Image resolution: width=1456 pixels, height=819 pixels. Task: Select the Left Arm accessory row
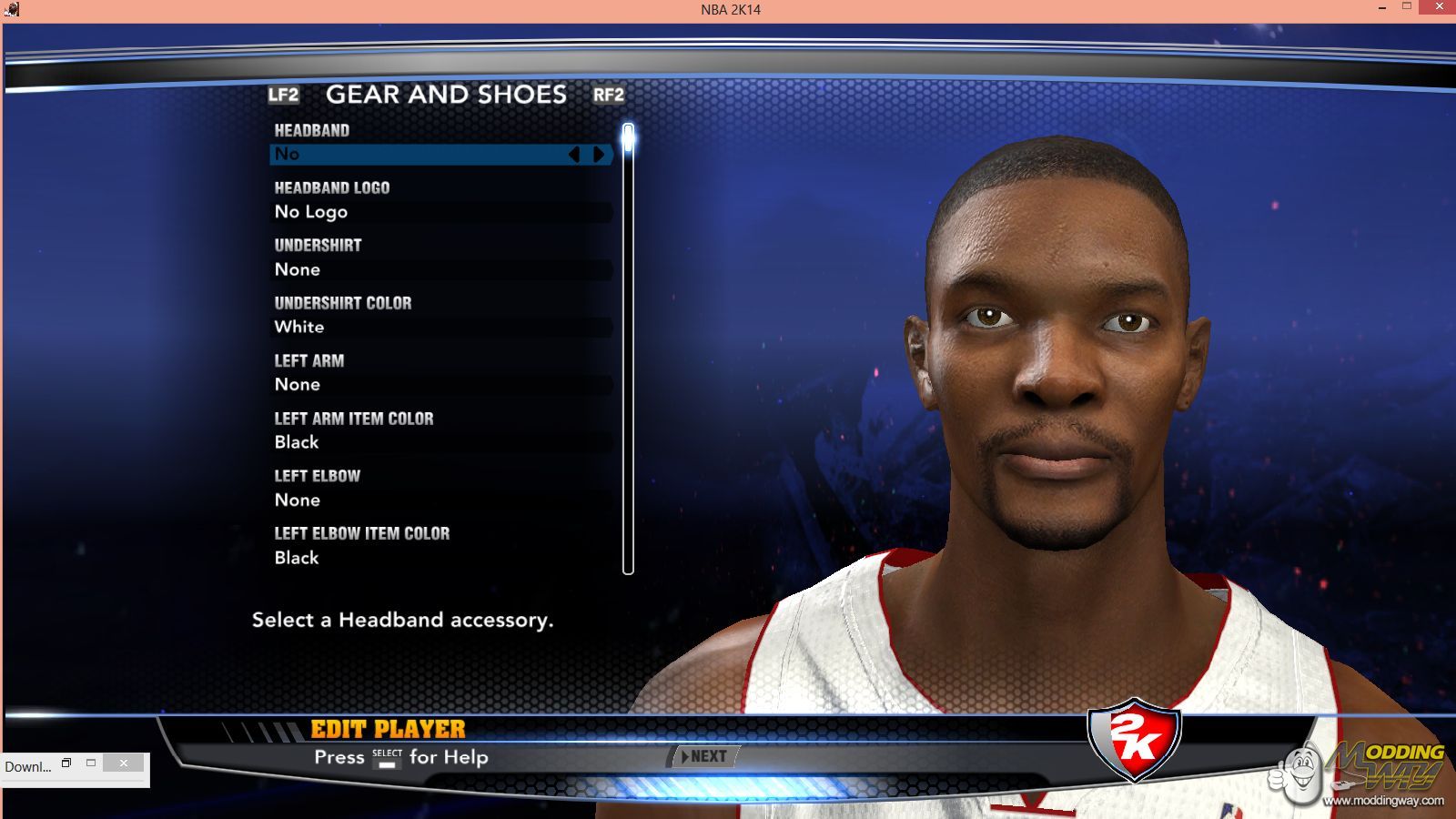click(x=441, y=384)
